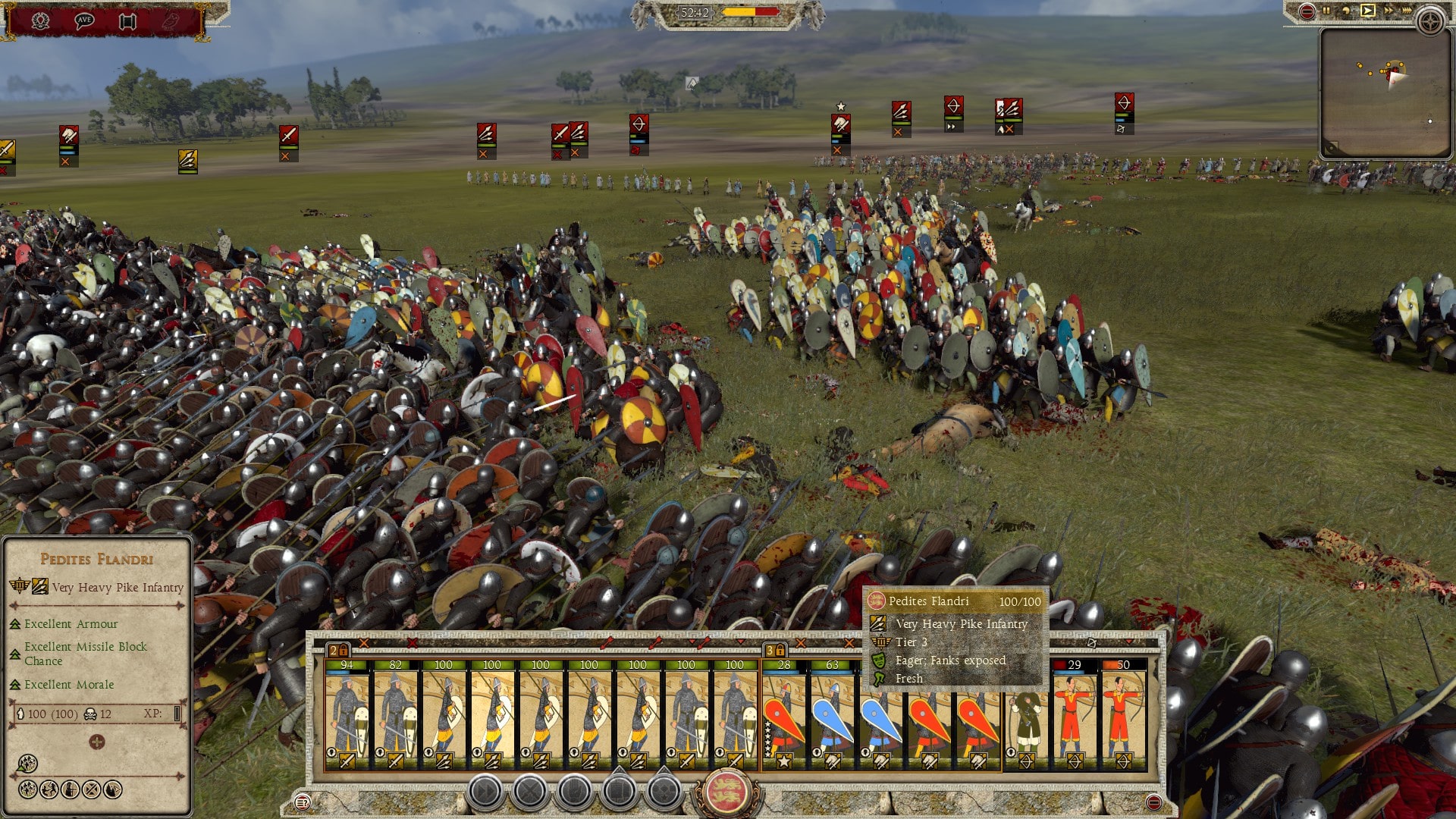Click the crossed-swords halt order button
This screenshot has width=1456, height=819.
tap(529, 792)
